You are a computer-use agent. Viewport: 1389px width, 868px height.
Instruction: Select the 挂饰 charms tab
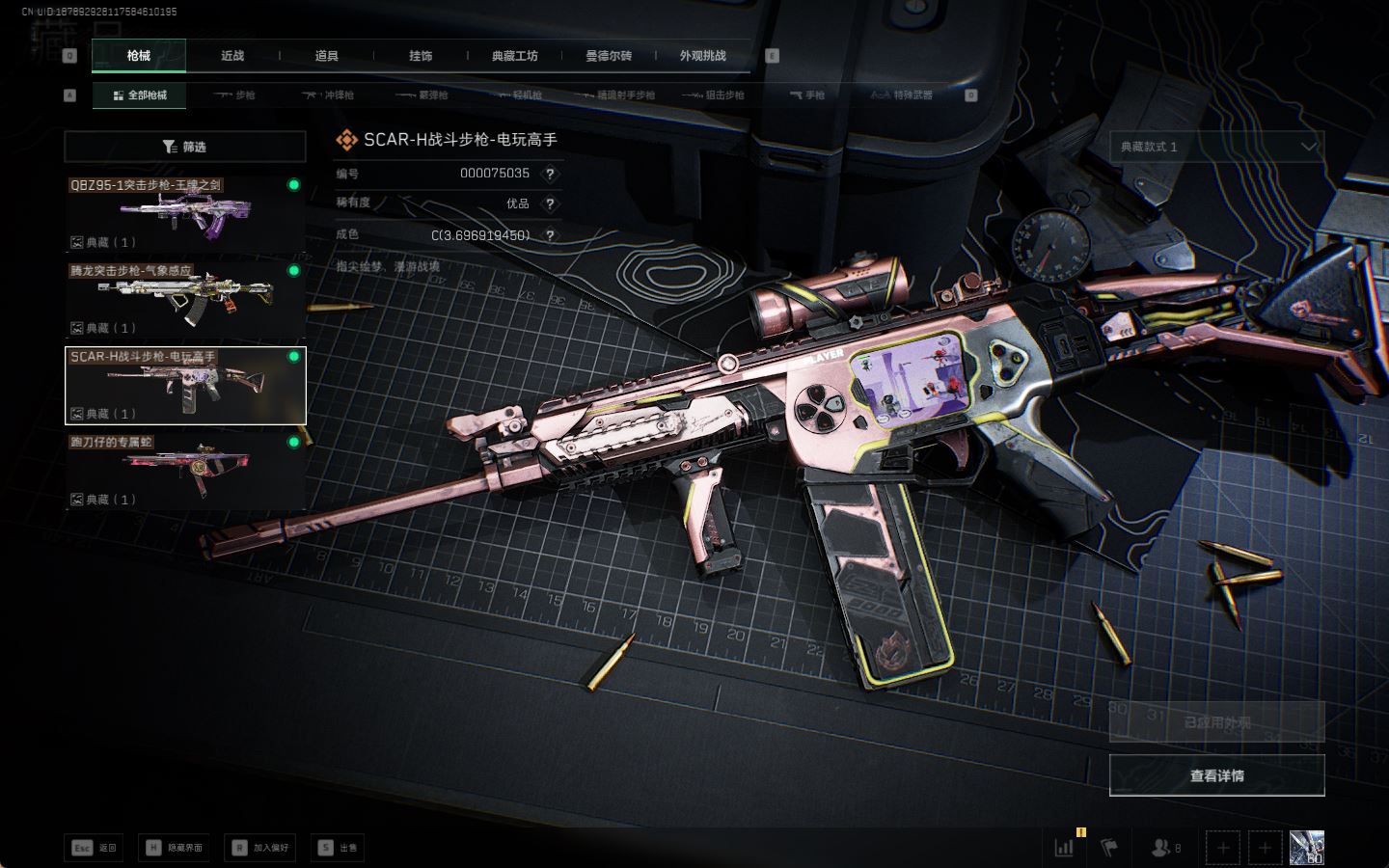coord(421,56)
